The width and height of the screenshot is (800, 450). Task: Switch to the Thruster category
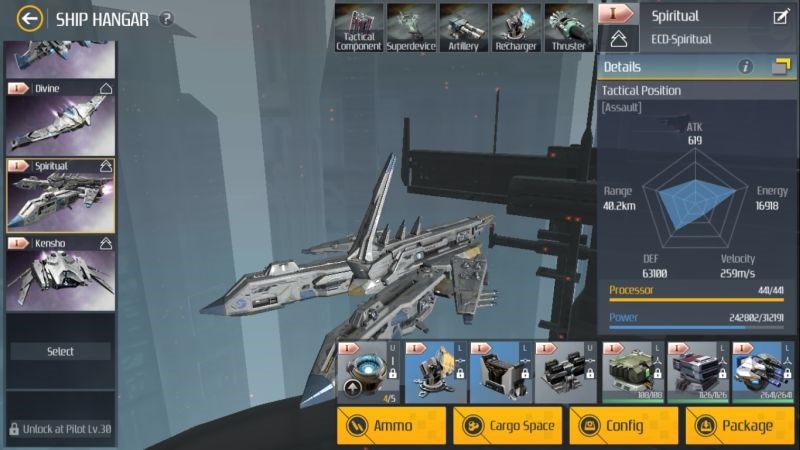pos(569,27)
